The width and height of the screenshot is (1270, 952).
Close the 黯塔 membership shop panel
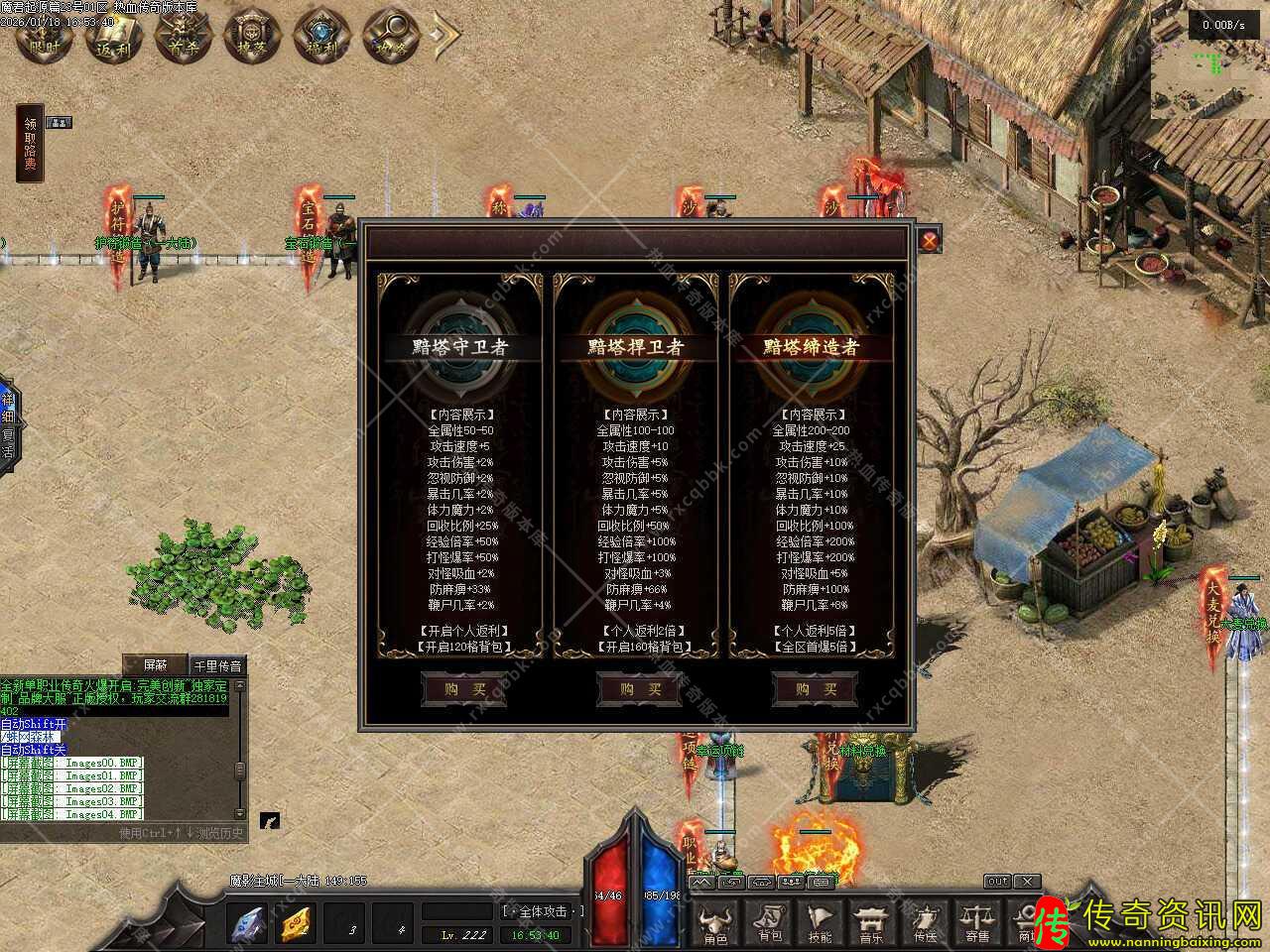point(929,241)
